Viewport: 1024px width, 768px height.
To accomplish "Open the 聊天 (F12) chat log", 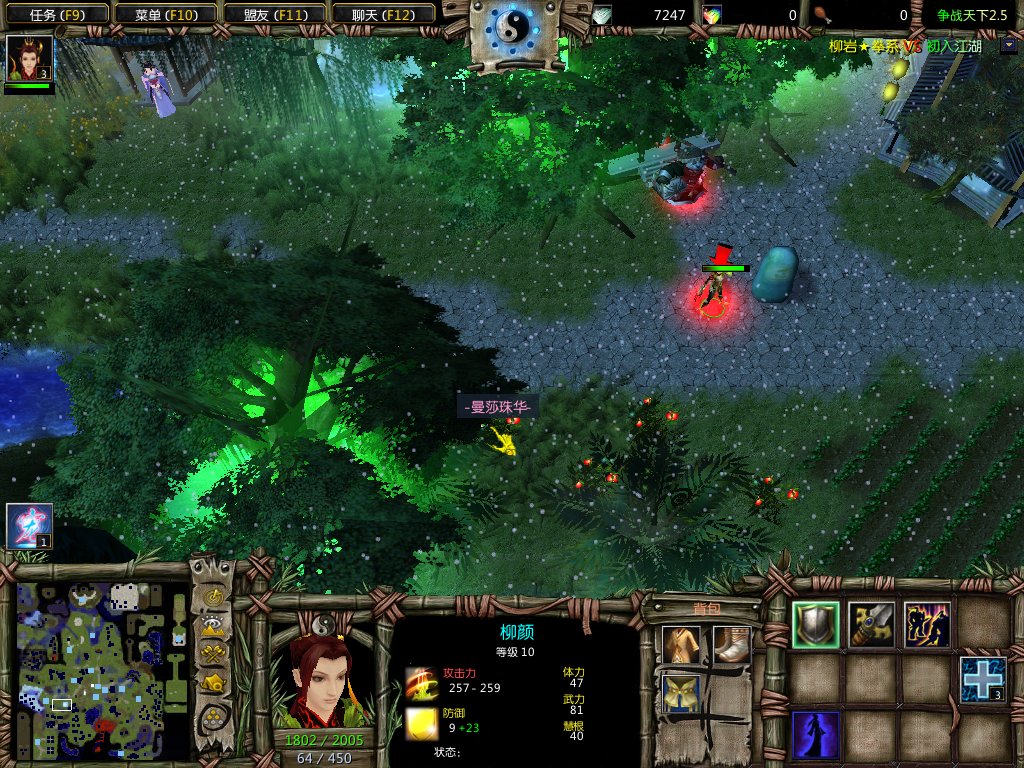I will click(381, 14).
